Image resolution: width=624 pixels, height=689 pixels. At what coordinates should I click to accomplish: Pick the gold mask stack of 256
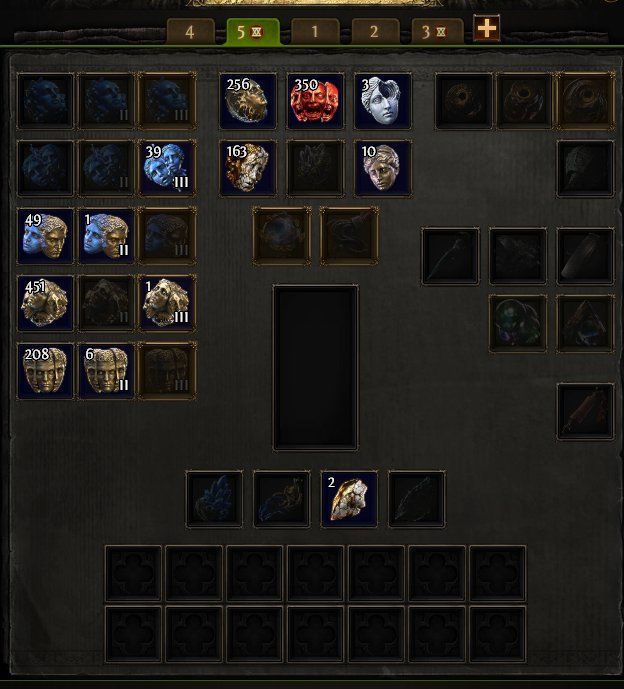coord(248,100)
